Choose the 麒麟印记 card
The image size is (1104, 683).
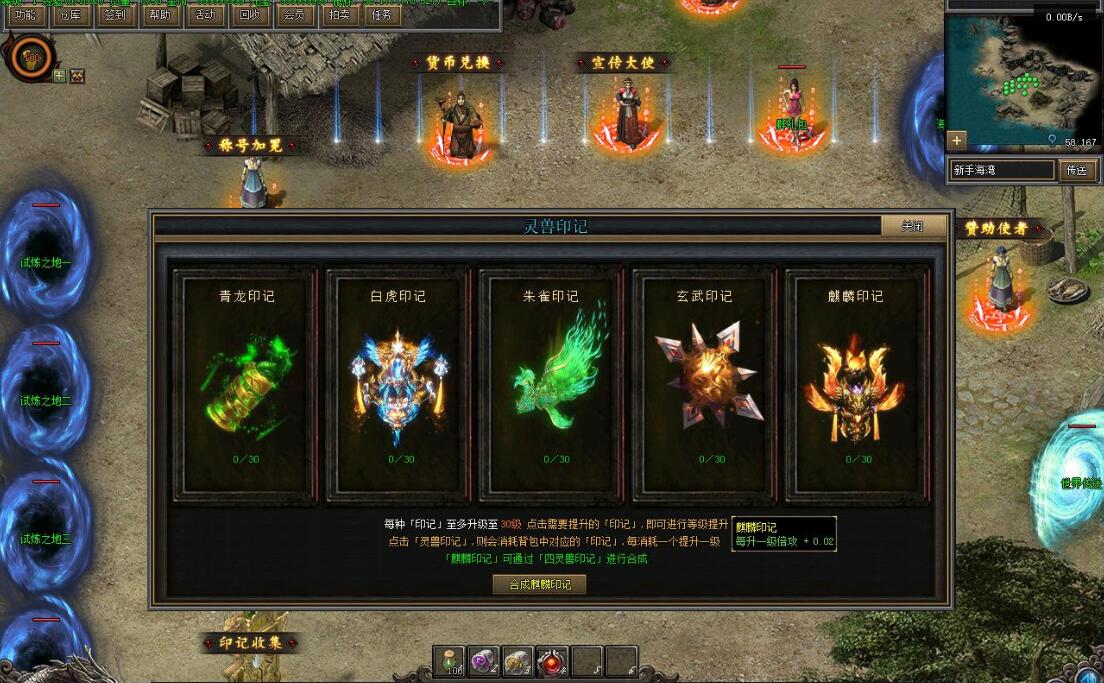tap(857, 383)
